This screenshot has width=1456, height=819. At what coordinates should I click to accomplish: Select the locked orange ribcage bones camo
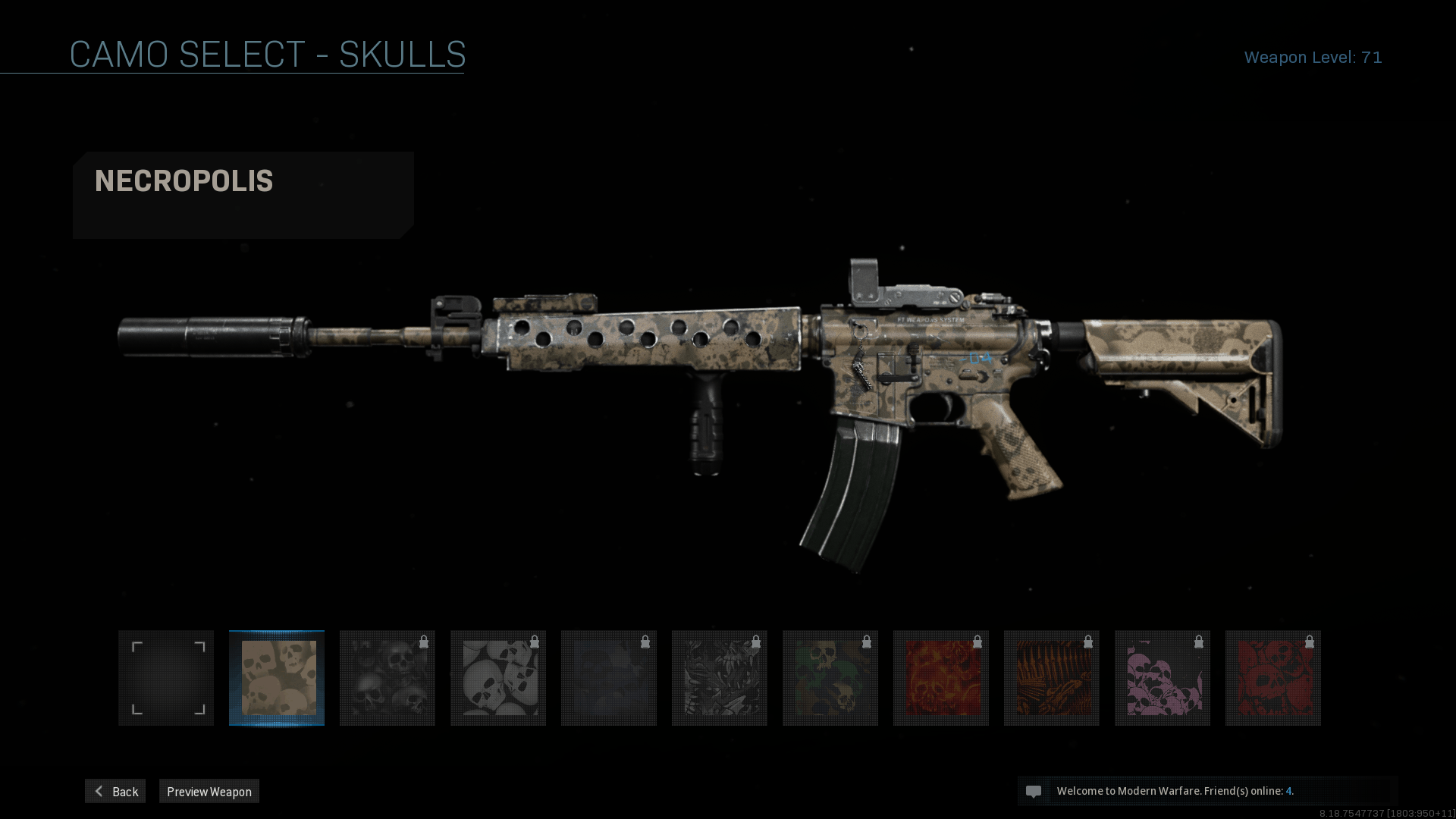pos(1052,678)
